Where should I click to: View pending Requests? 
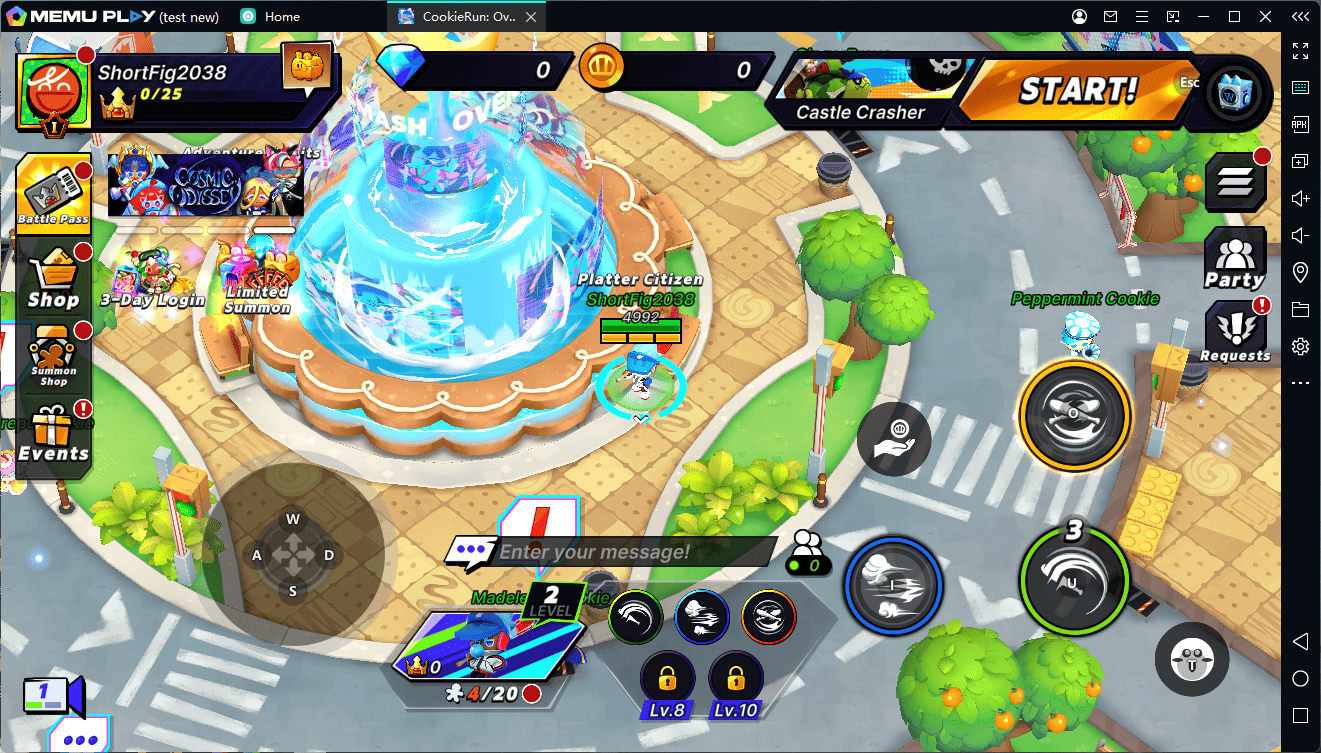(x=1235, y=333)
